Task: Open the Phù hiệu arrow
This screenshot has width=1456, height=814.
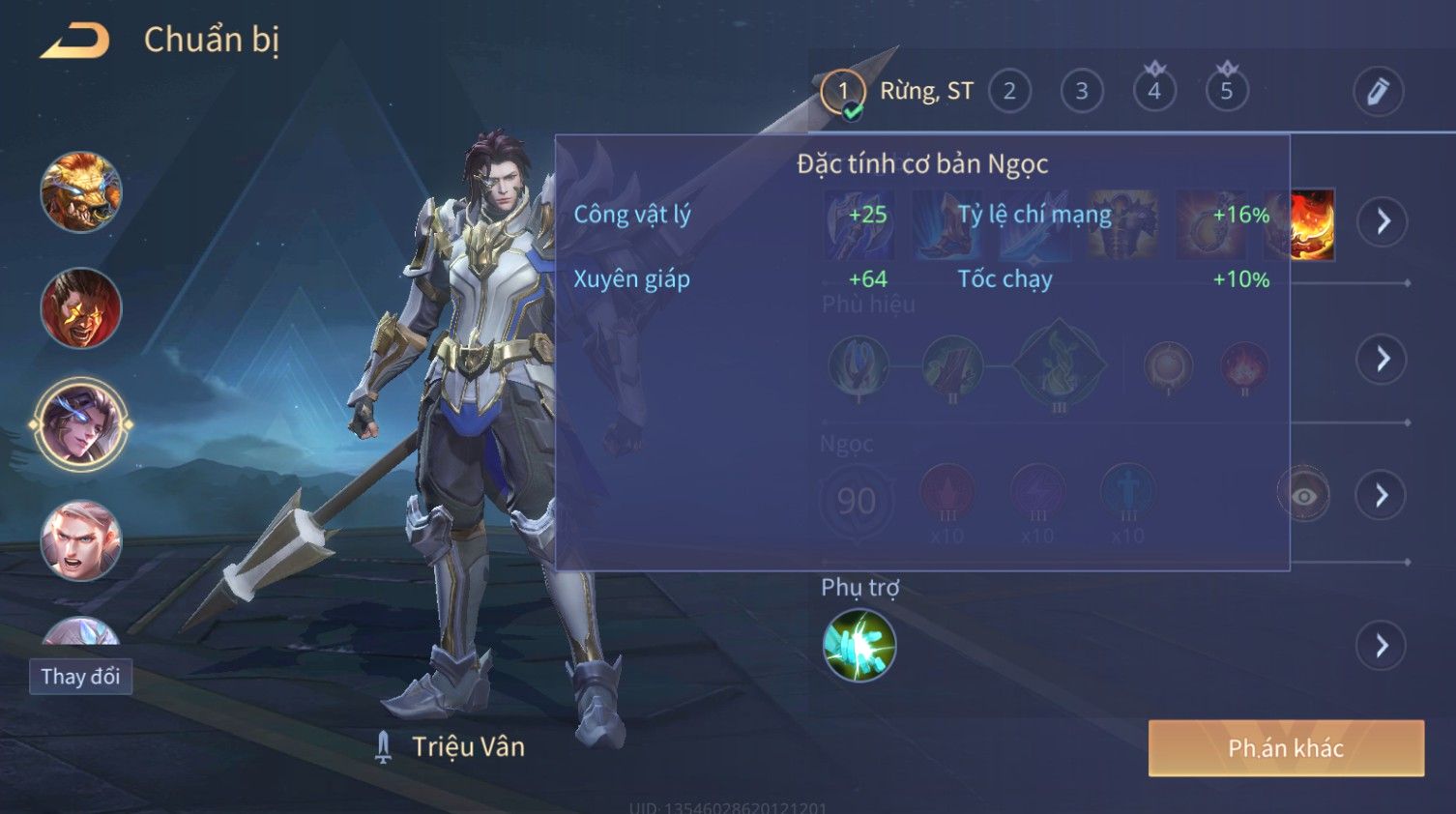Action: [1383, 360]
